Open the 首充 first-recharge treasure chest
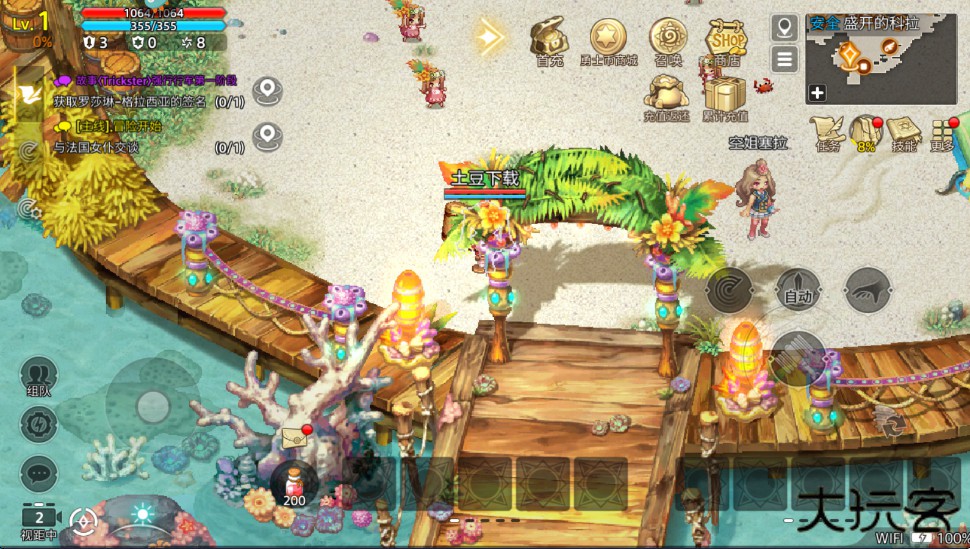Screen dimensions: 970x549 click(549, 39)
